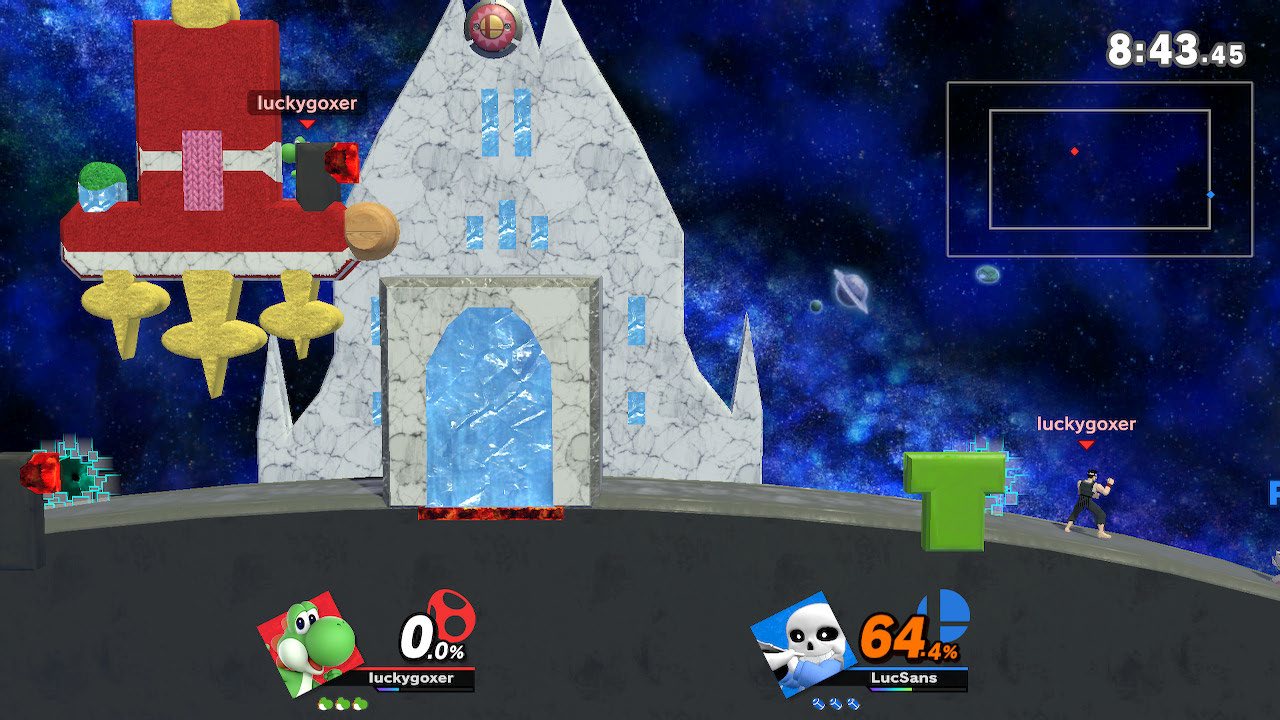Select the LucSans nametag on the right HUD
The height and width of the screenshot is (720, 1280).
[905, 677]
